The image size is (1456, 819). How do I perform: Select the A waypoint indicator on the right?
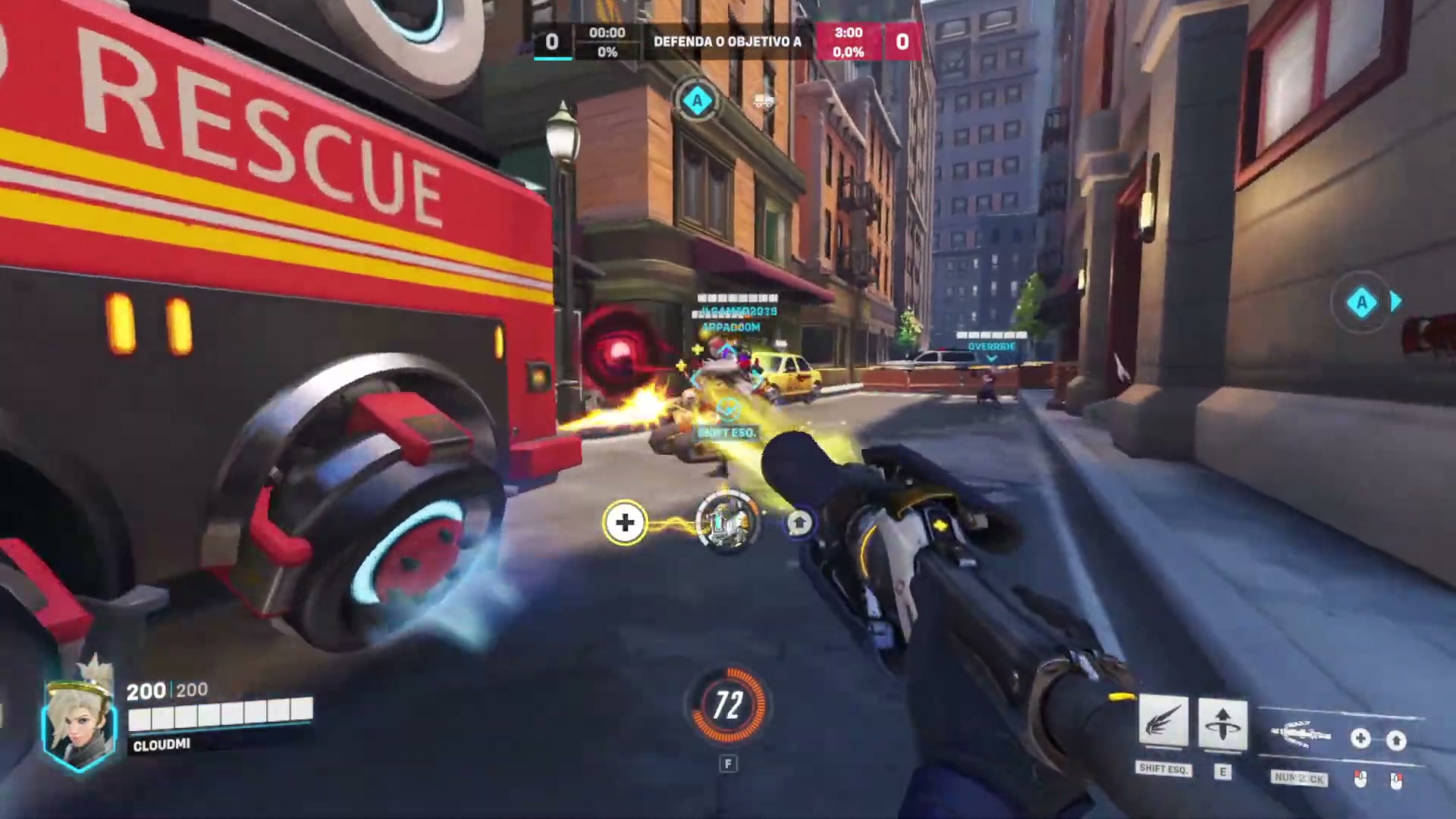(x=1363, y=303)
